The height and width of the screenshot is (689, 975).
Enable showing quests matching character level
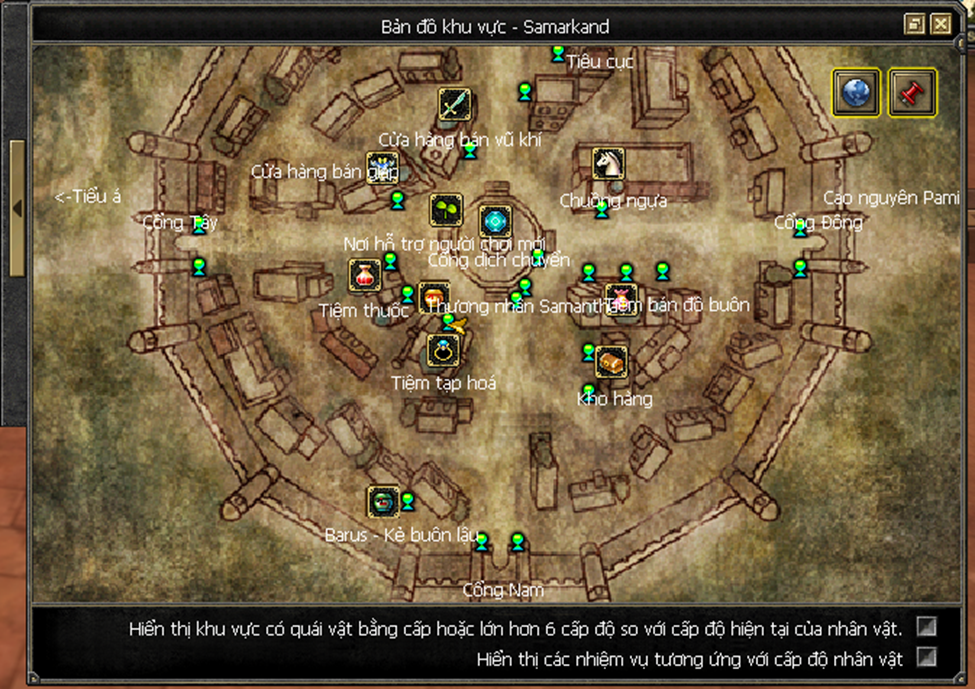pos(927,657)
